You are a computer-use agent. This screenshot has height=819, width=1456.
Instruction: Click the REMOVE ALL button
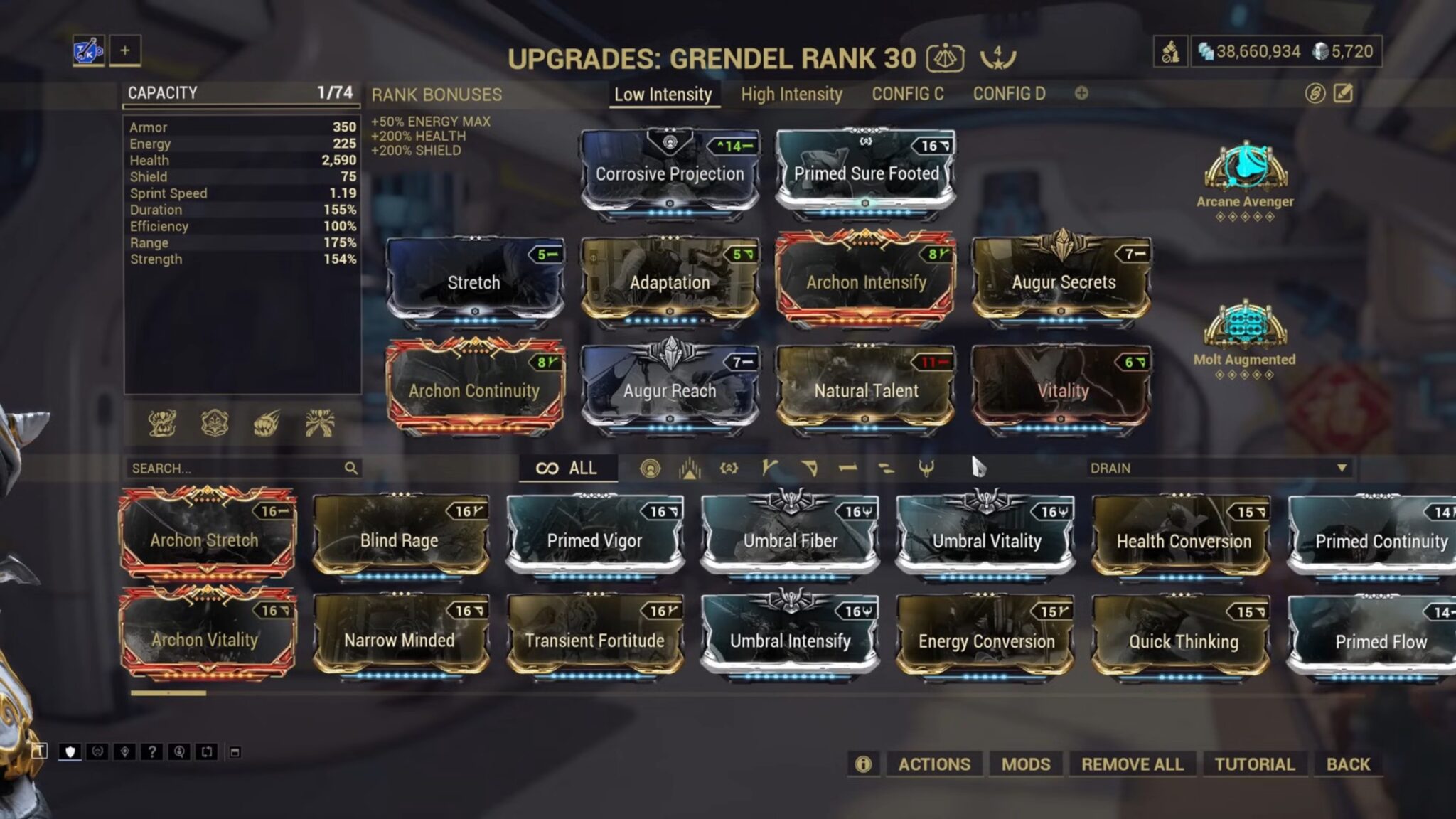(1132, 764)
